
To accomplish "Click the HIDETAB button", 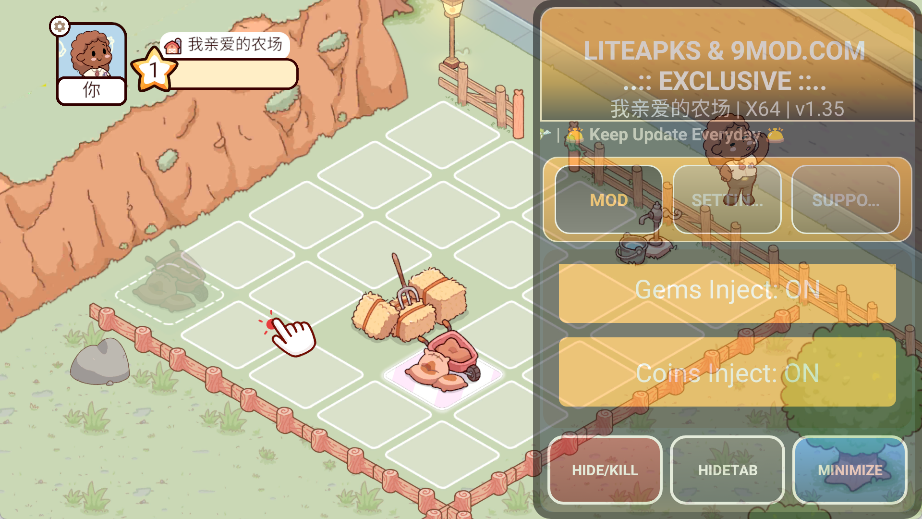I will 727,469.
